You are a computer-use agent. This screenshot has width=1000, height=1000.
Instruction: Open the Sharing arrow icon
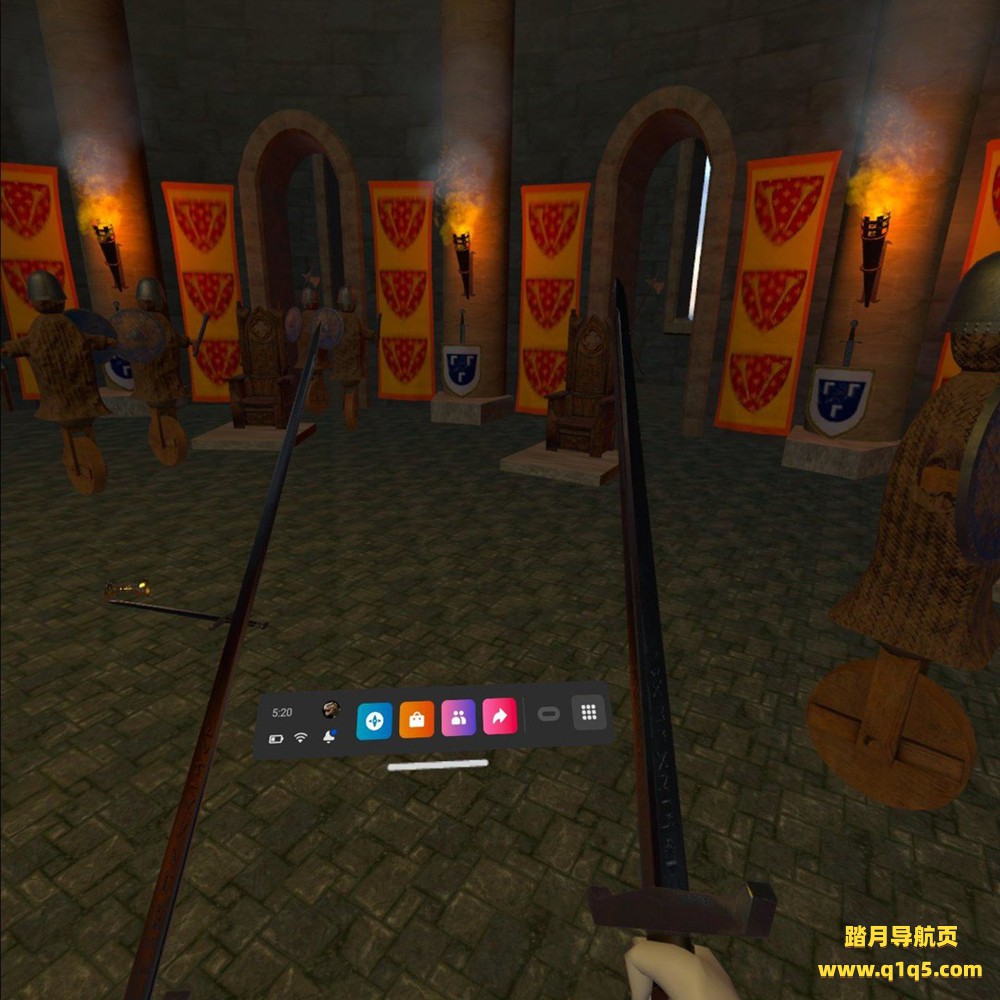point(499,716)
